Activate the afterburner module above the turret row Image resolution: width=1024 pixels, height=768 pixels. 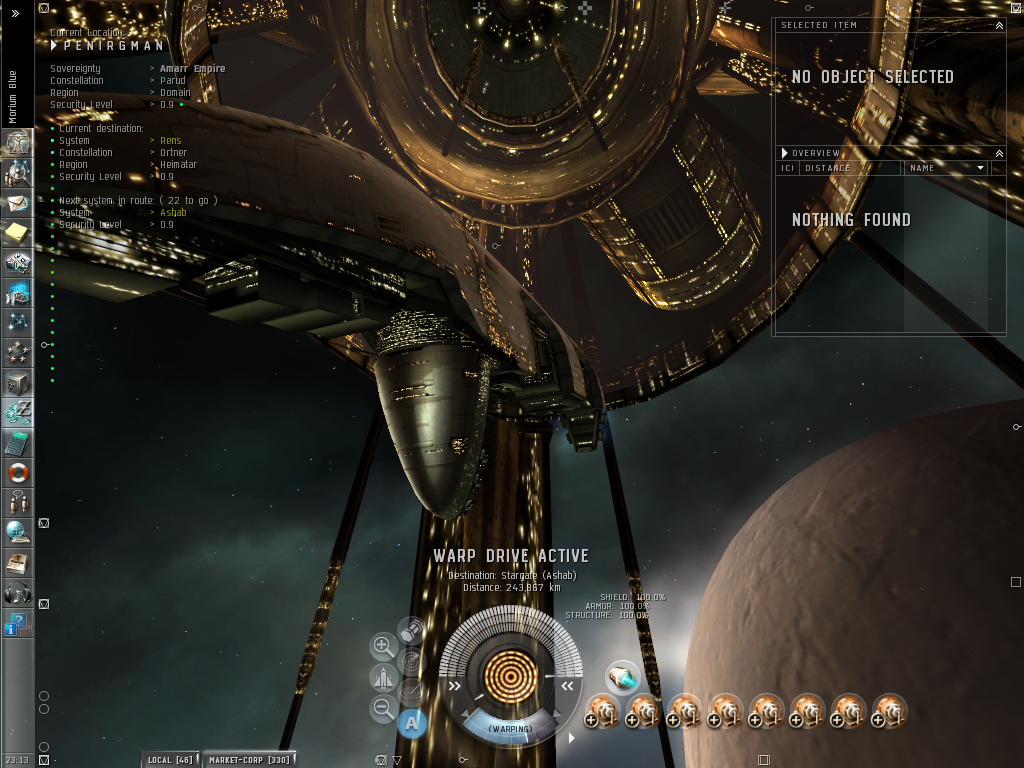tap(622, 677)
